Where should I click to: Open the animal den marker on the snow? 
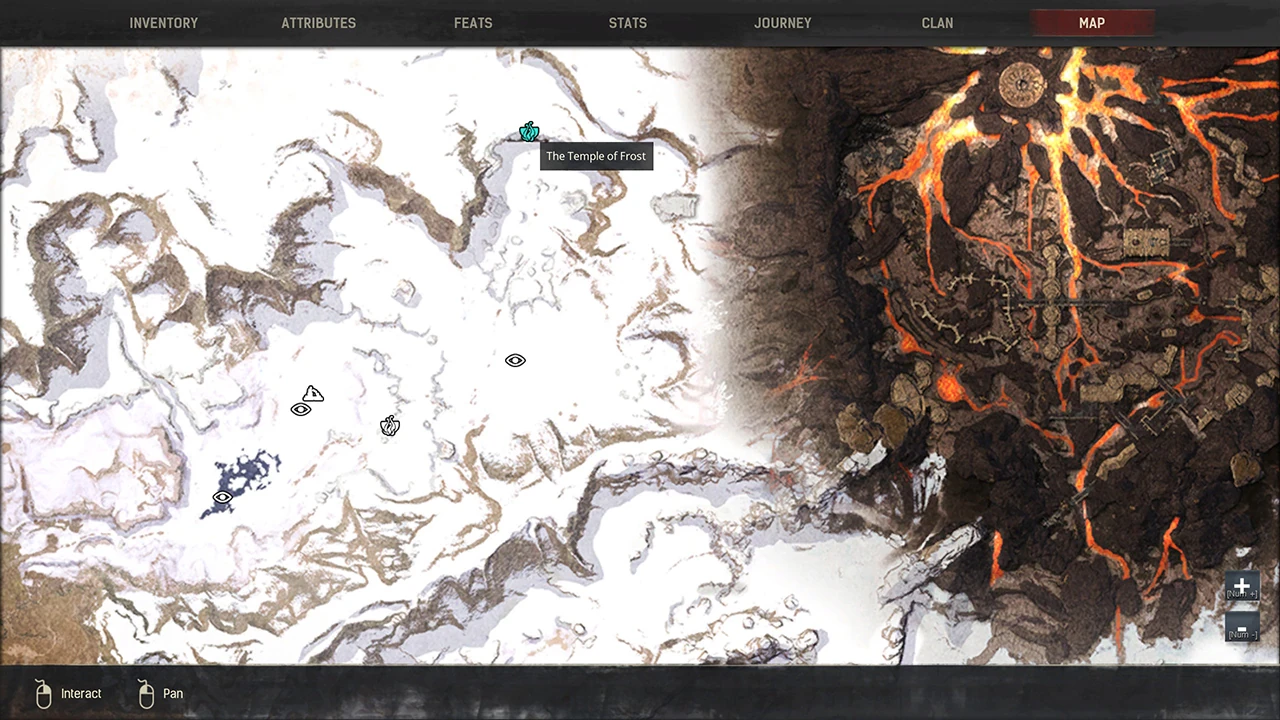click(x=312, y=393)
